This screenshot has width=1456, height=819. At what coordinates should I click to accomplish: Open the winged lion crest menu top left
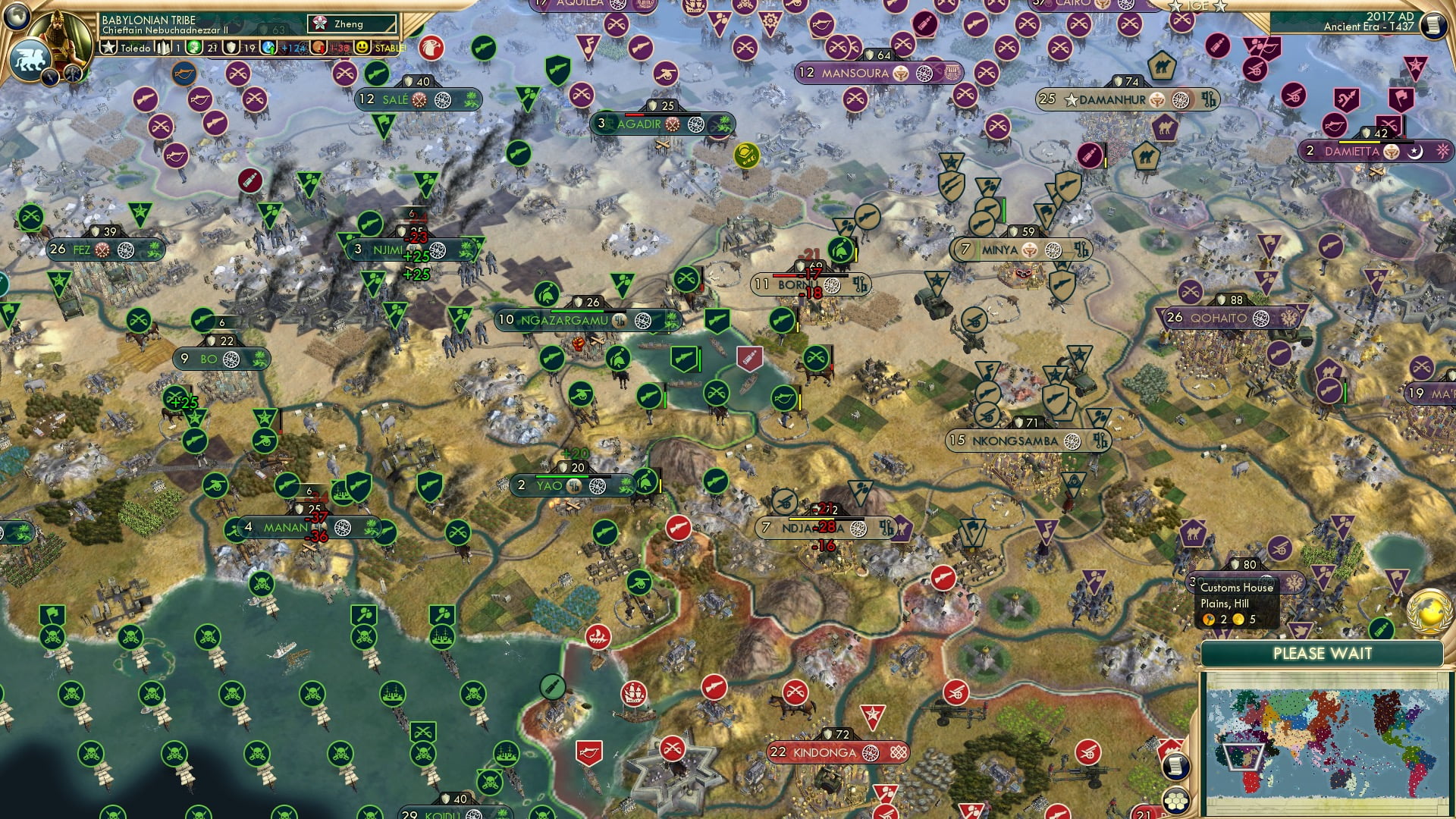[30, 59]
